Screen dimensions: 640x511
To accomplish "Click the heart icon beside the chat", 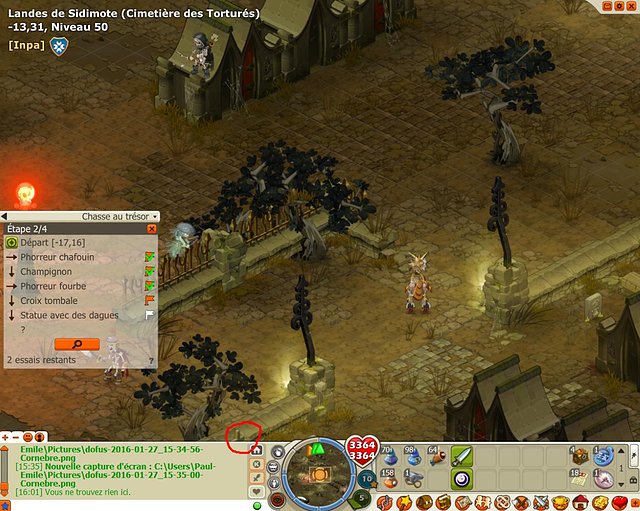I will coord(257,493).
